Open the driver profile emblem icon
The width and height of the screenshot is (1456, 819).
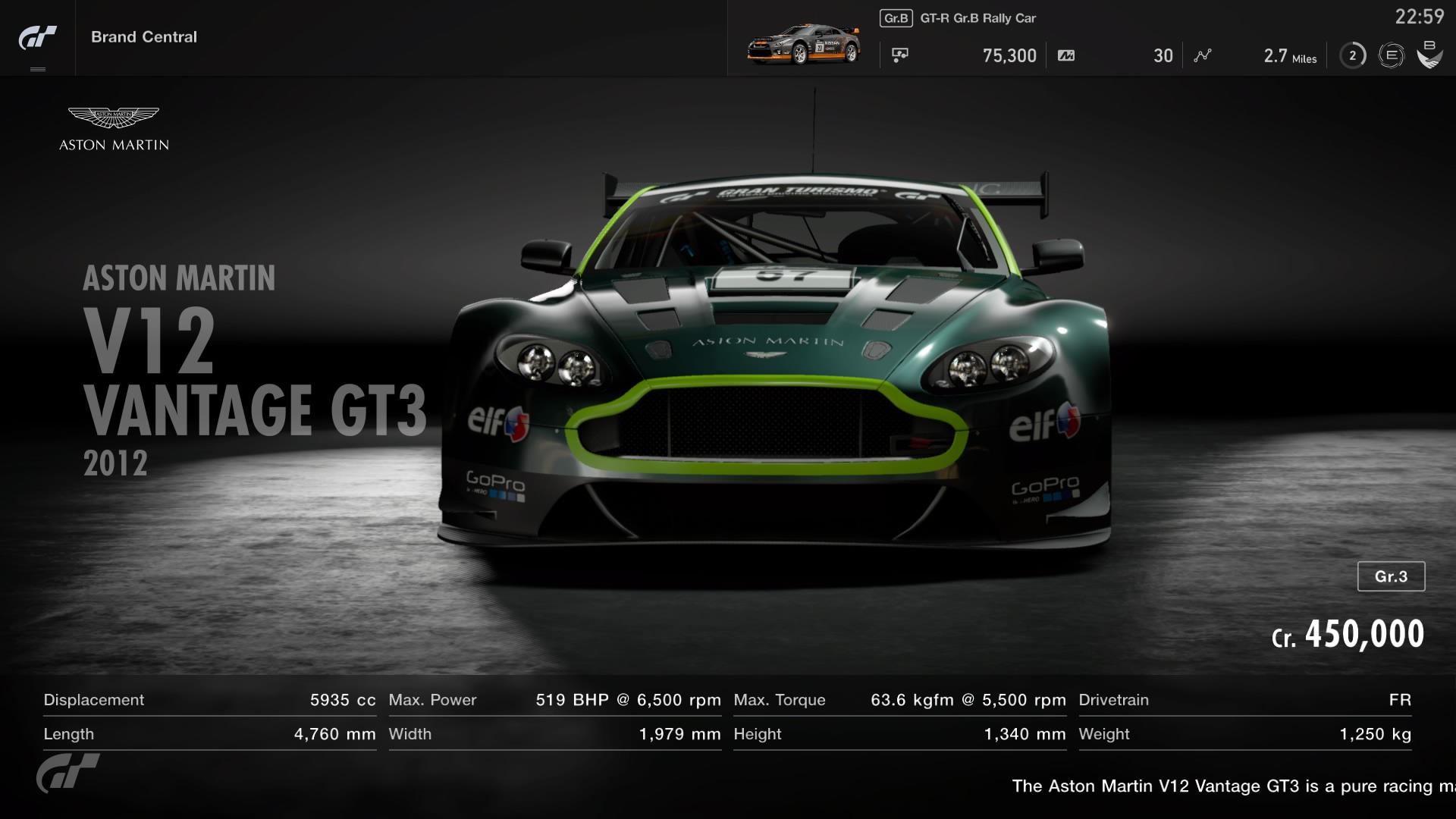pyautogui.click(x=1429, y=55)
